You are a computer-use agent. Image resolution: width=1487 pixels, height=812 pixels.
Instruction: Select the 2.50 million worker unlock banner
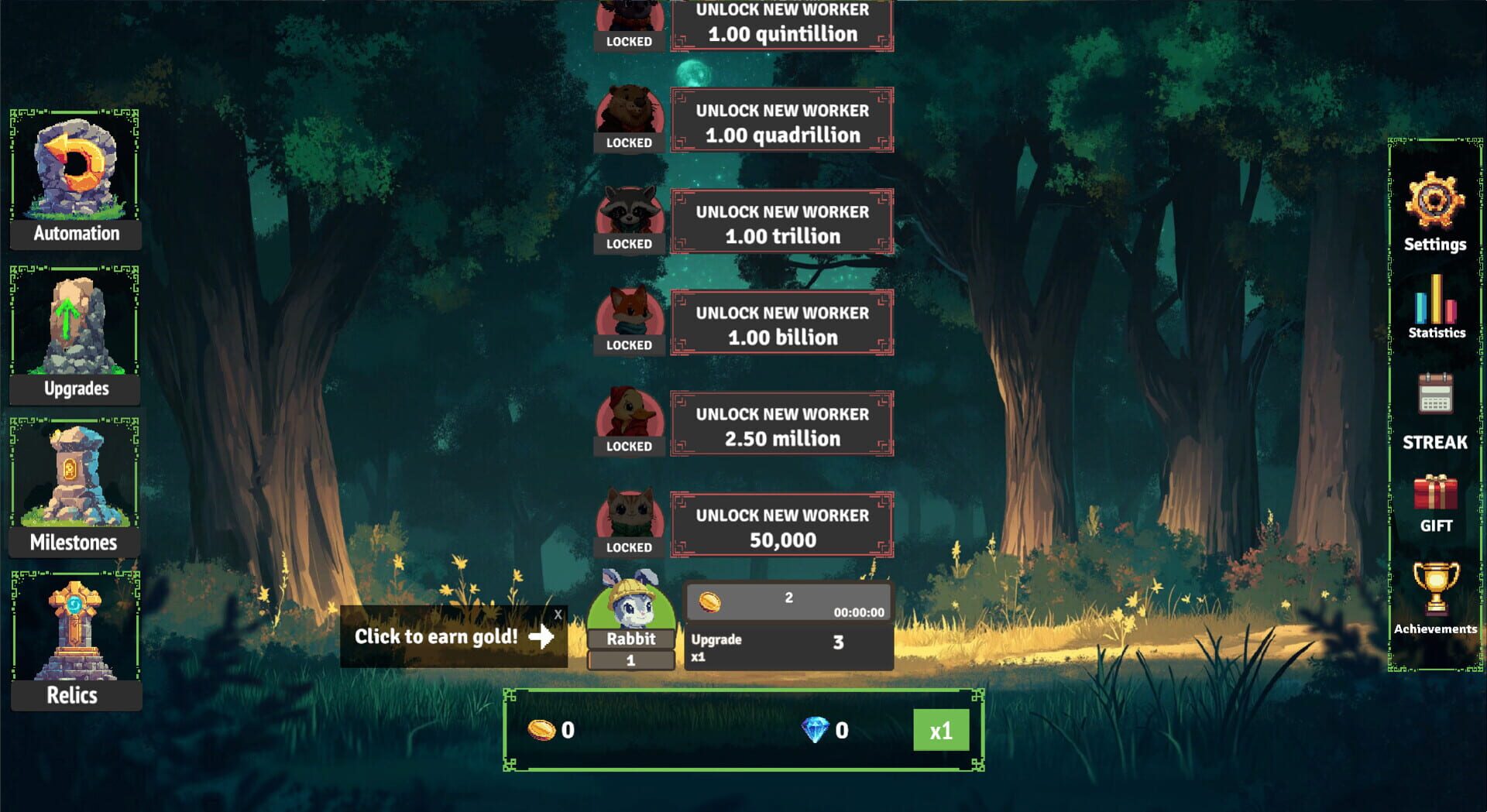pos(781,424)
